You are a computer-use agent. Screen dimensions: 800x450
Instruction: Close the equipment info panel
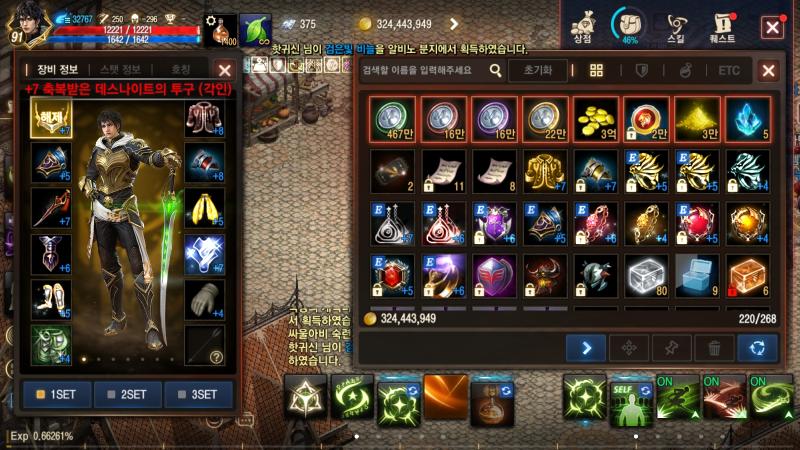click(225, 70)
